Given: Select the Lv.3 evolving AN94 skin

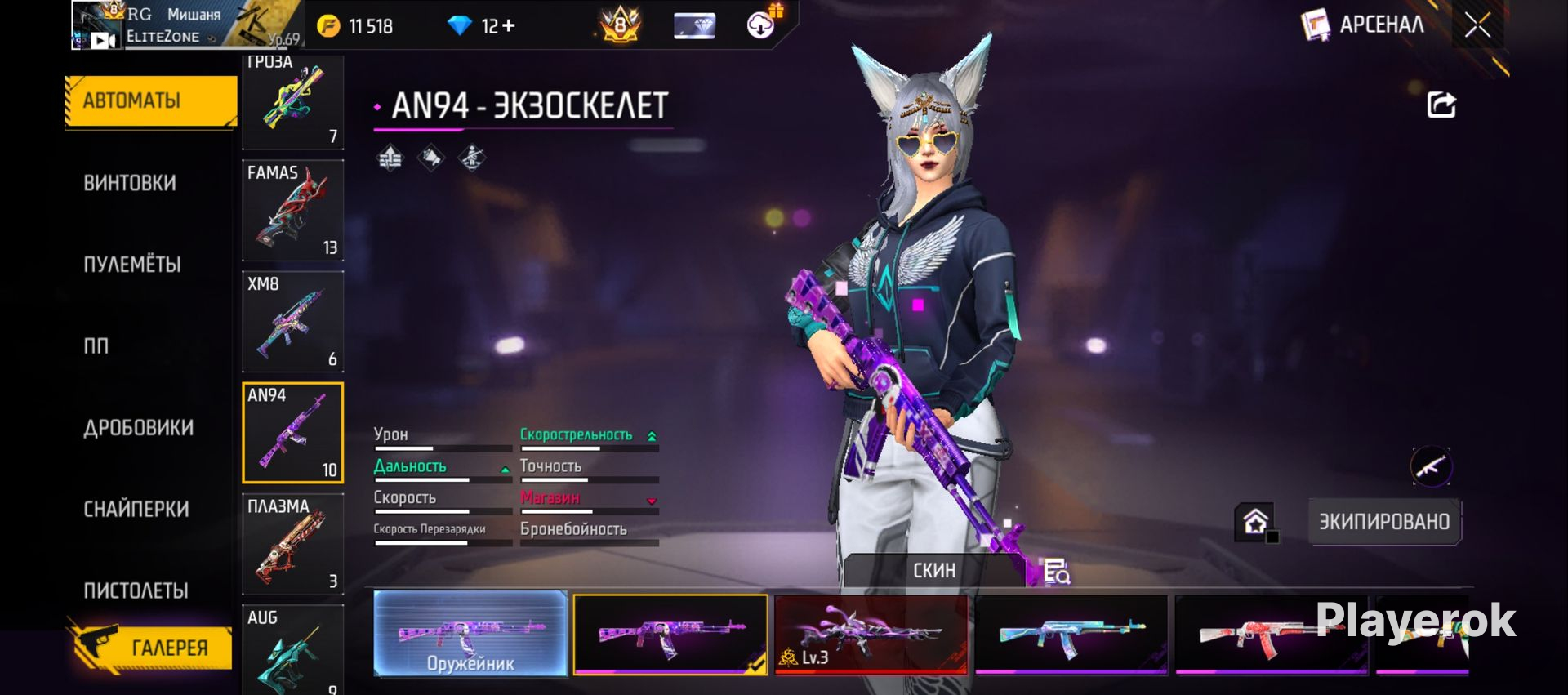Looking at the screenshot, I should click(871, 635).
